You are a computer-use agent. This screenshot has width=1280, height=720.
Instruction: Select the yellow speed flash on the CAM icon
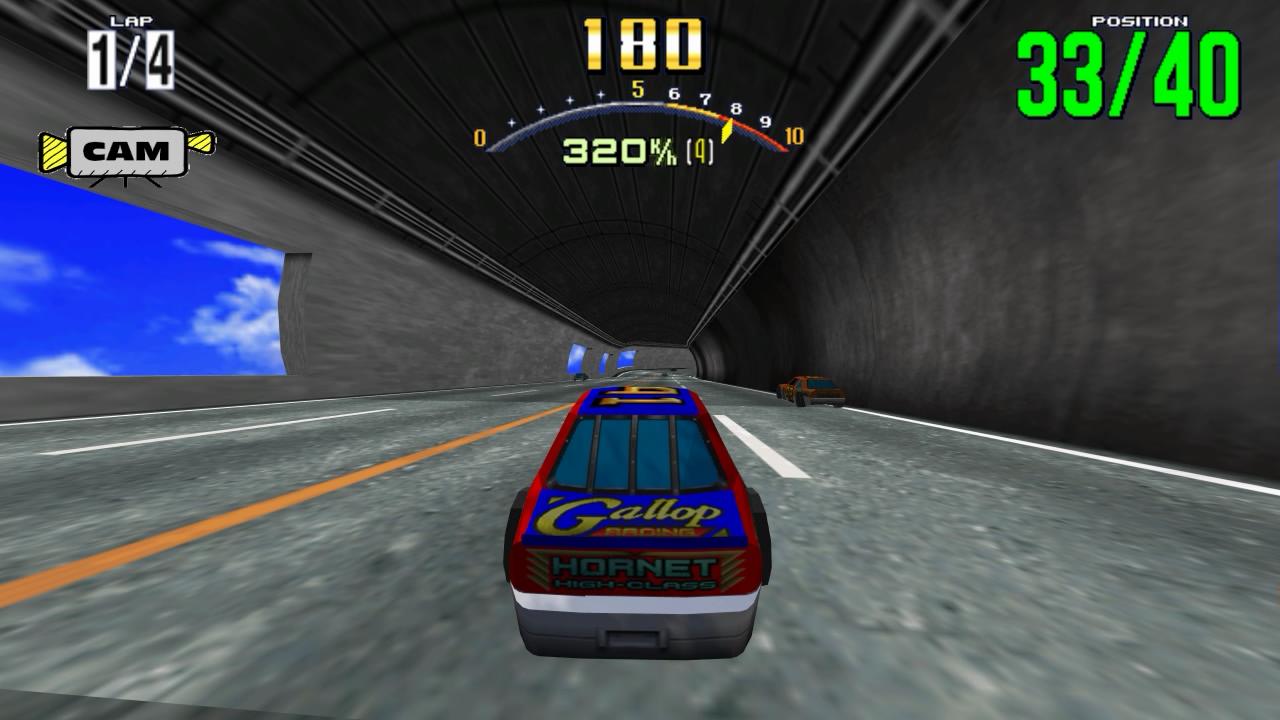click(55, 150)
